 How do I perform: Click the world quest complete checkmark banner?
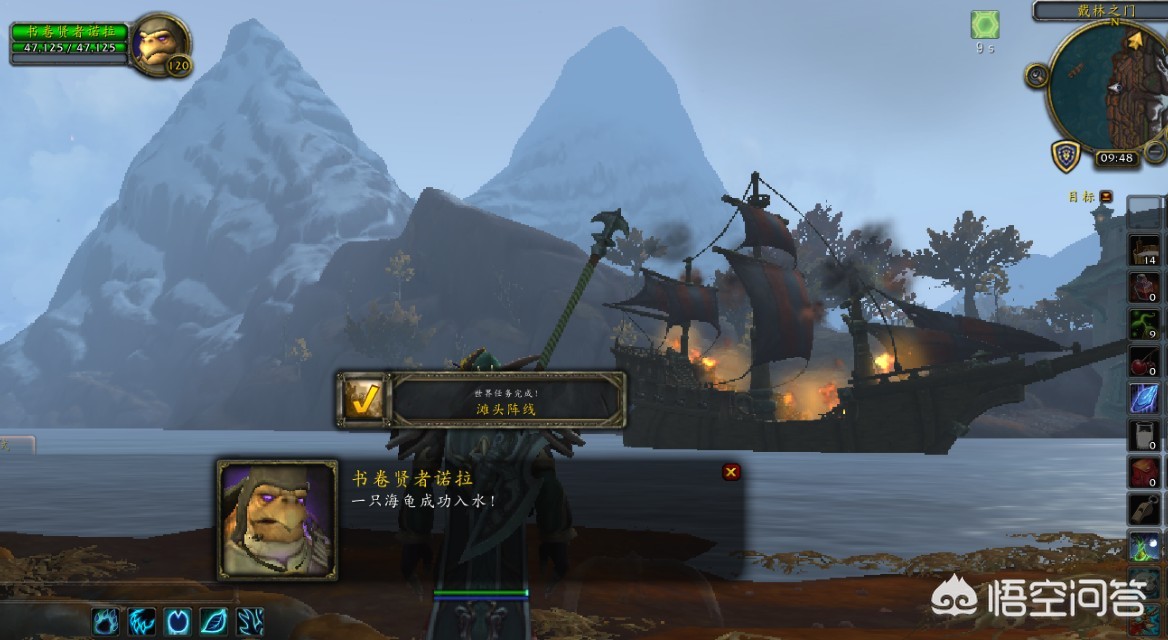482,400
